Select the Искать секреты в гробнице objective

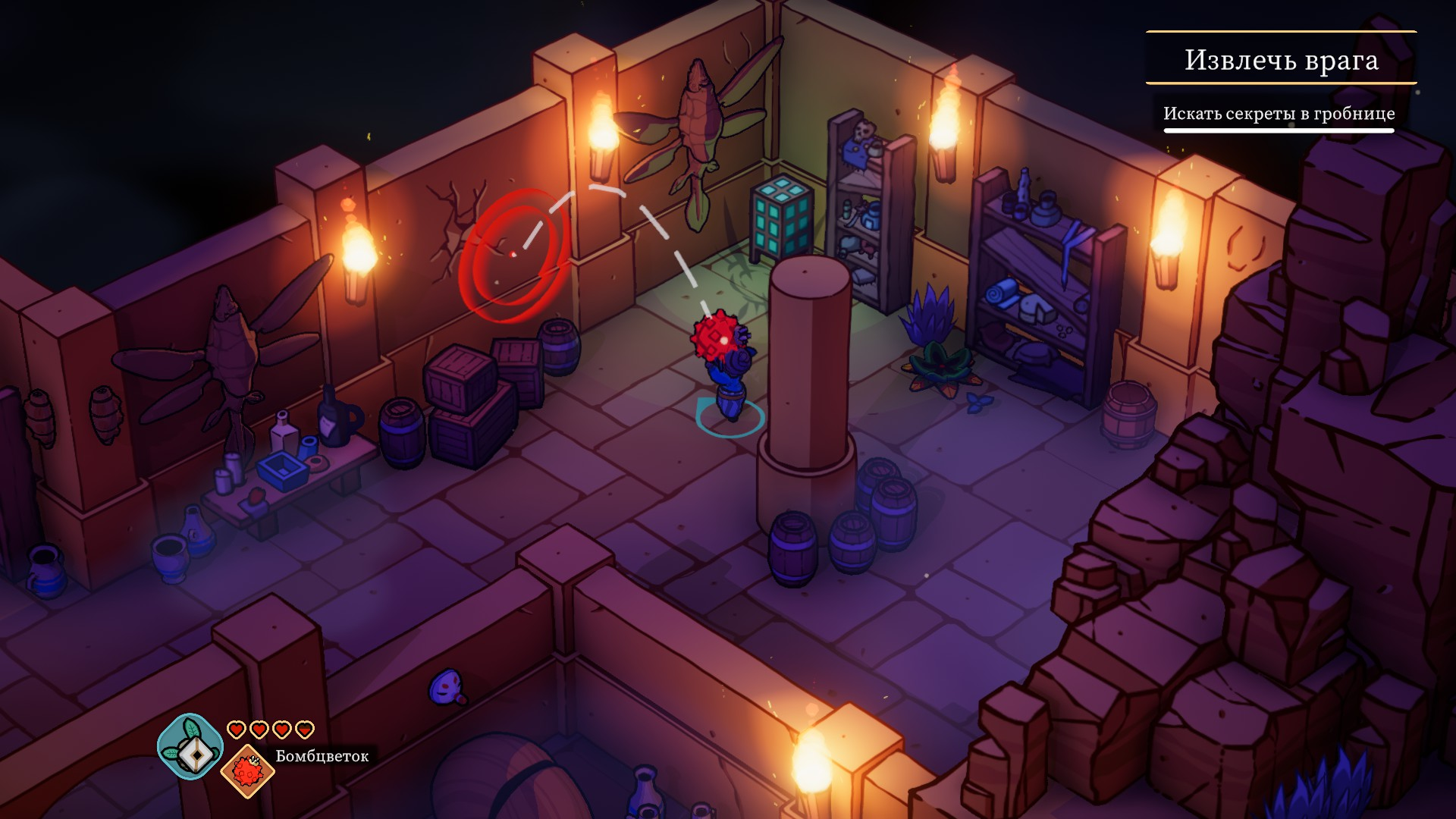[1279, 114]
